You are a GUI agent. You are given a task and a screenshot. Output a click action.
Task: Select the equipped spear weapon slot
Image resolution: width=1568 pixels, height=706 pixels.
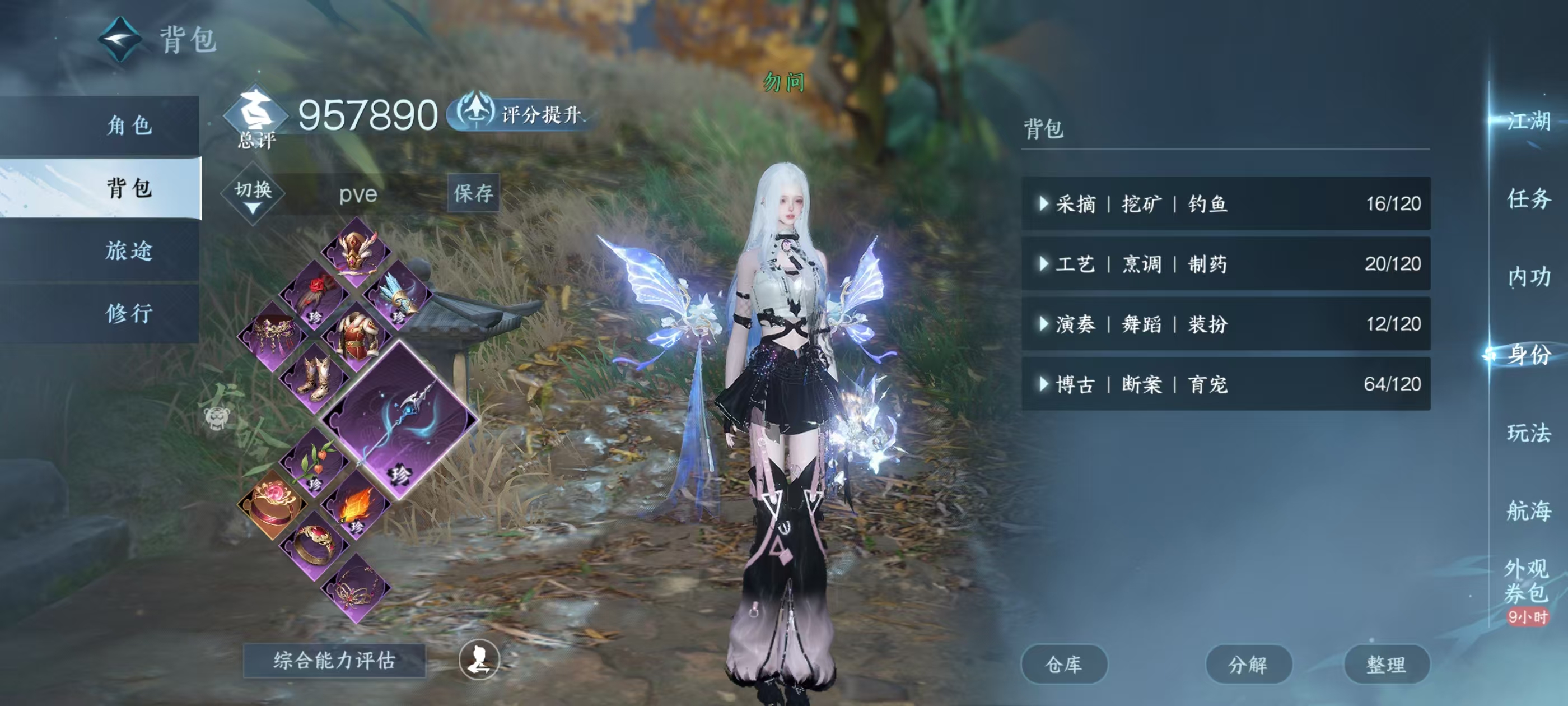pos(399,419)
